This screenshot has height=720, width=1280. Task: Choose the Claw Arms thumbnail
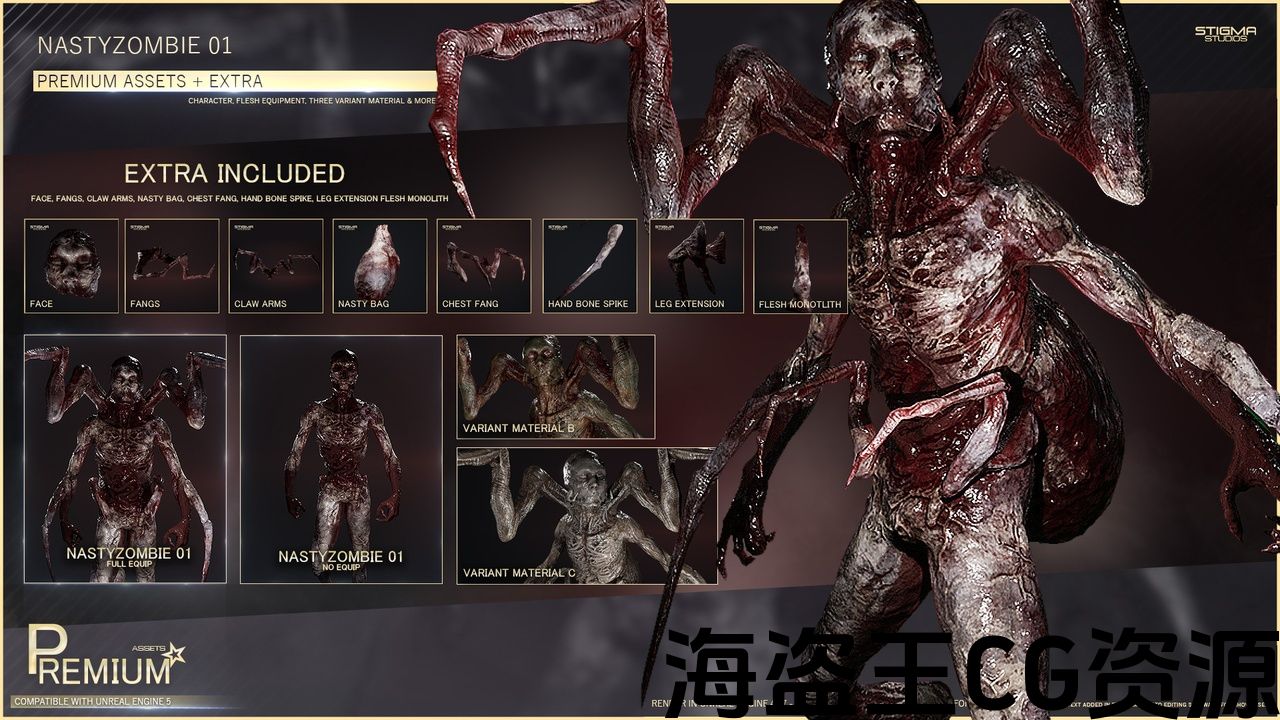tap(276, 266)
